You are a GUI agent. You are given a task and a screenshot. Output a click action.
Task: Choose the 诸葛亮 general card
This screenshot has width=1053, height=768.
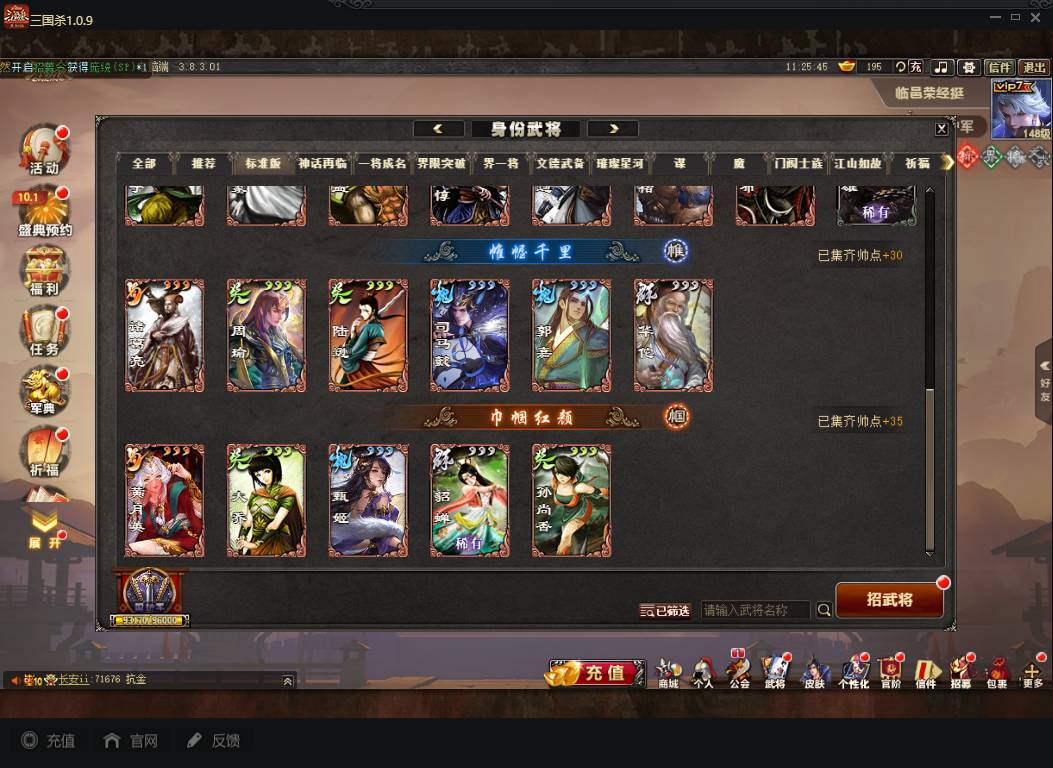pos(164,335)
